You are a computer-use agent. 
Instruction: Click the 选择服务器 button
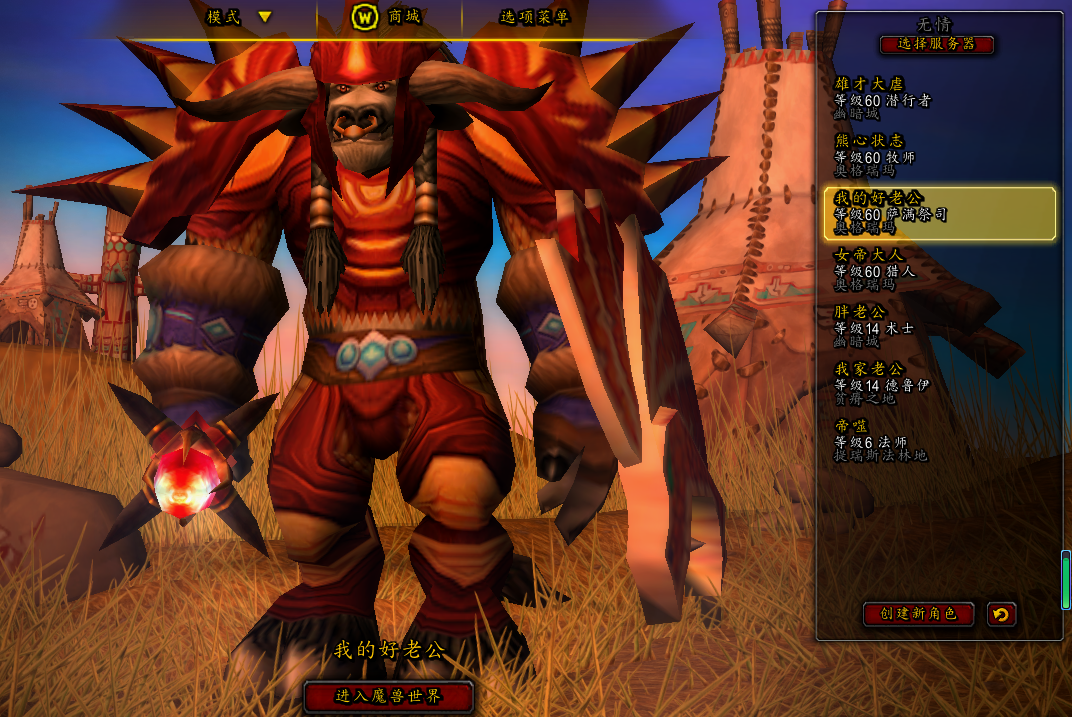pos(937,44)
